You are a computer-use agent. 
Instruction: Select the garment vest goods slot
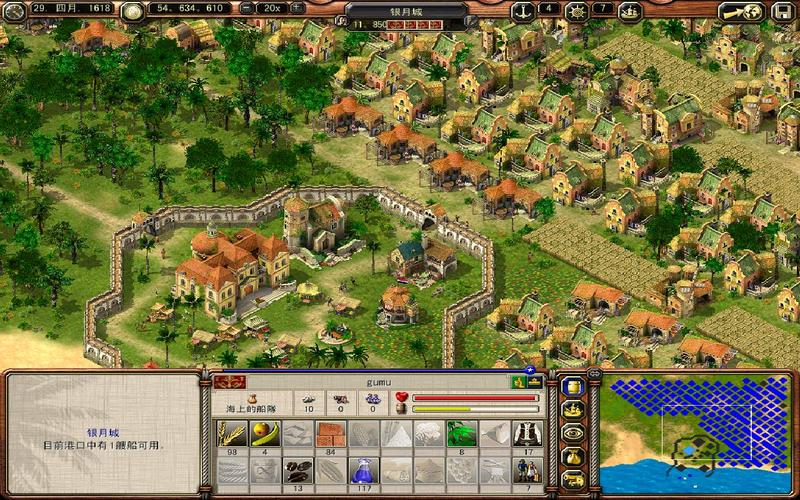point(525,433)
